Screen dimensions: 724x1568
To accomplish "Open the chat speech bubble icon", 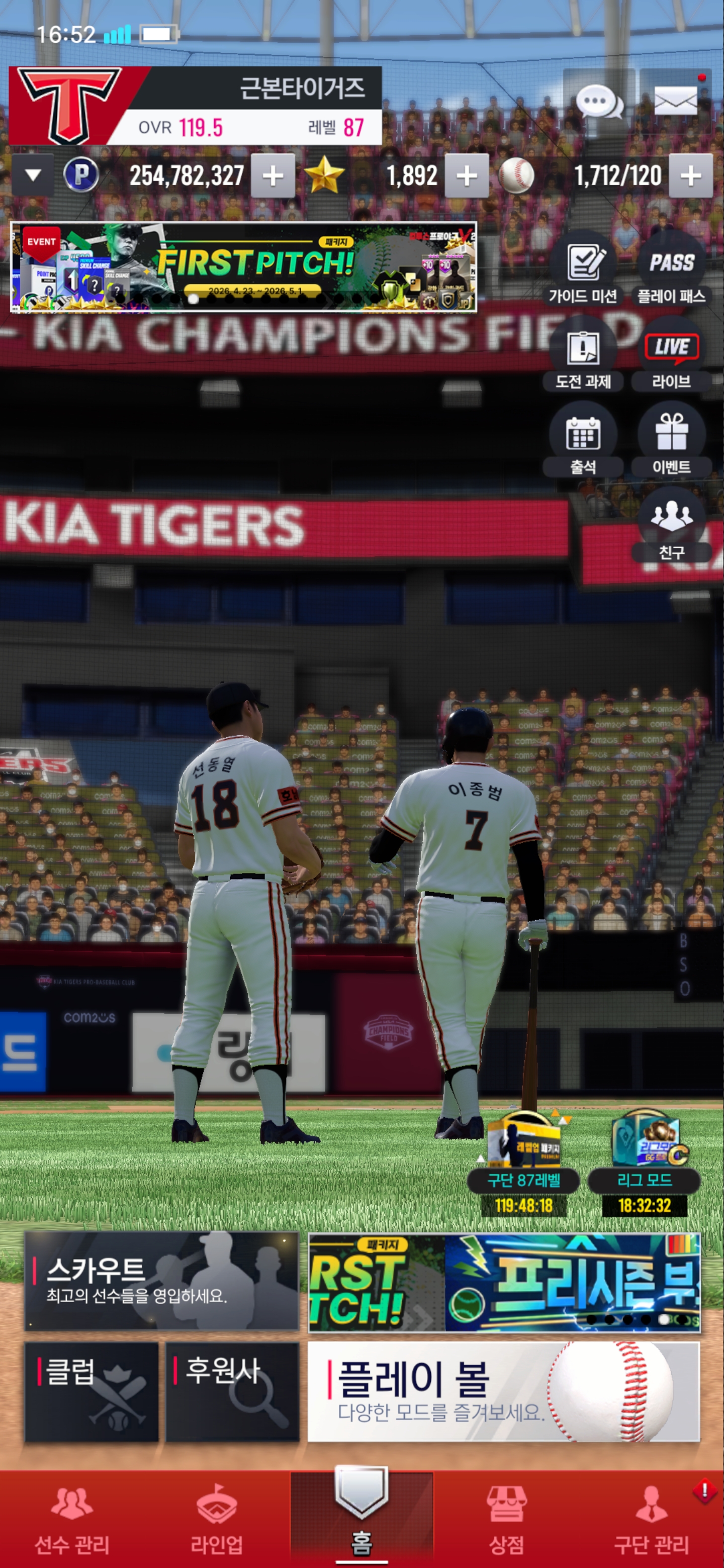I will (x=599, y=101).
